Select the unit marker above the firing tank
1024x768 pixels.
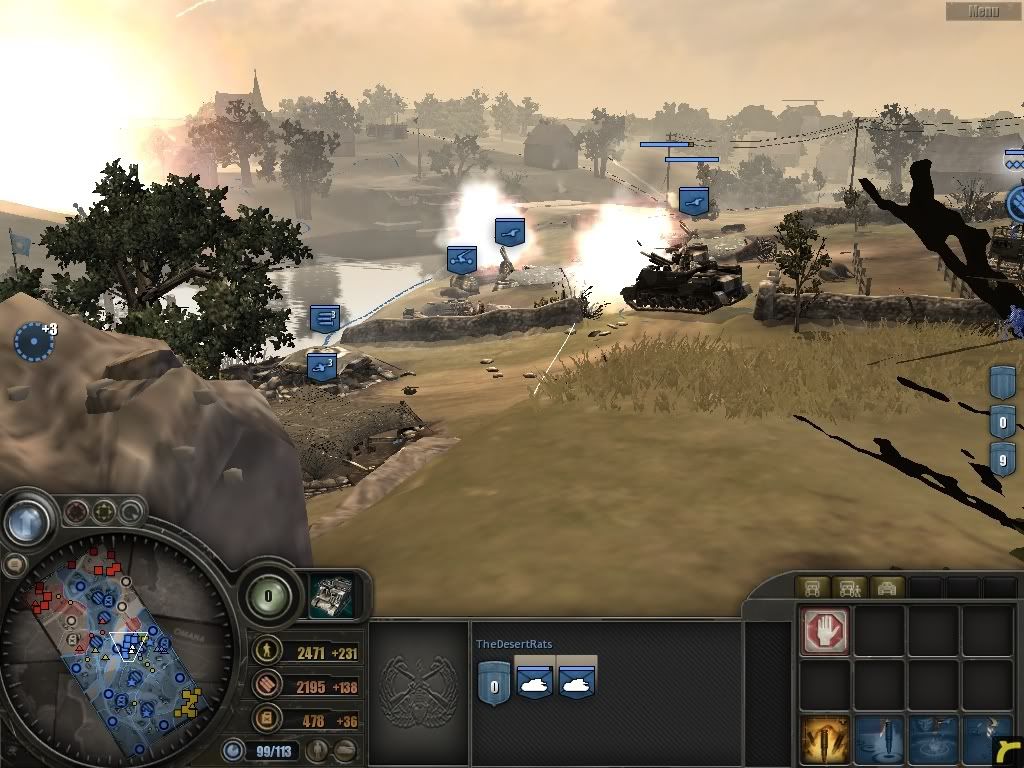click(x=694, y=200)
